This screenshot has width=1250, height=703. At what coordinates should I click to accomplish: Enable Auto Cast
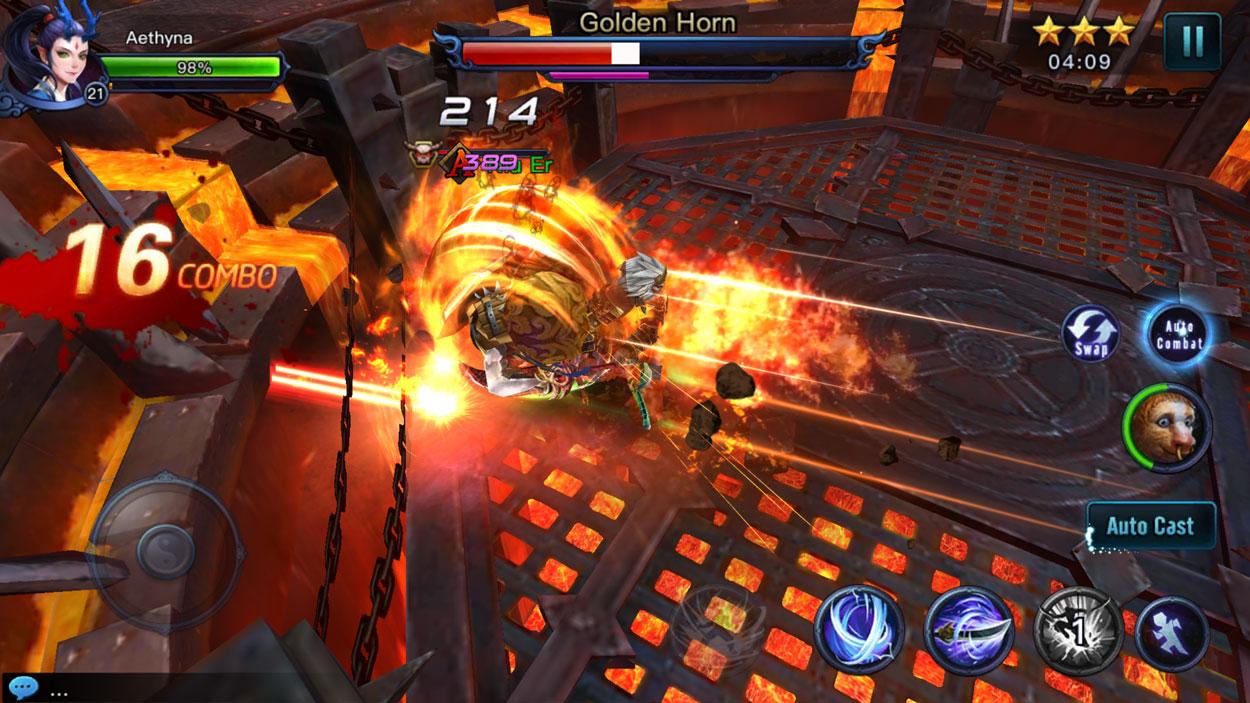point(1150,526)
